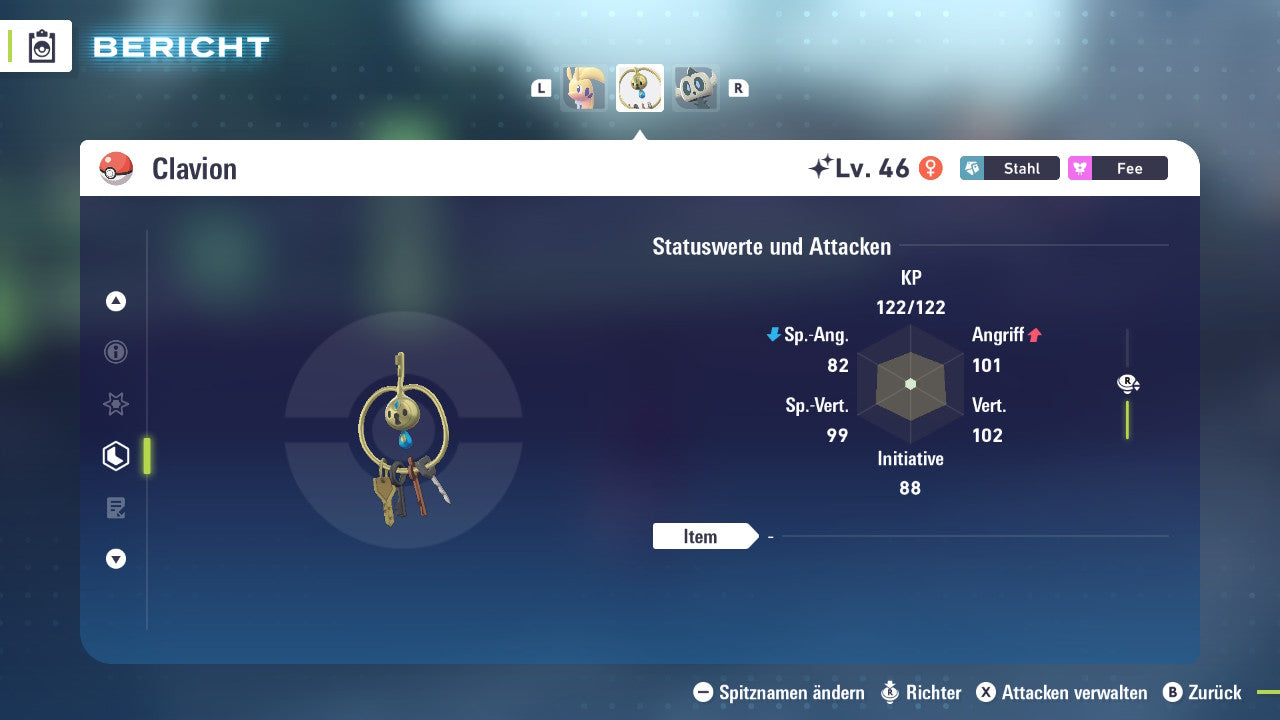The width and height of the screenshot is (1280, 720).
Task: Click the Stahl type badge
Action: (1009, 168)
